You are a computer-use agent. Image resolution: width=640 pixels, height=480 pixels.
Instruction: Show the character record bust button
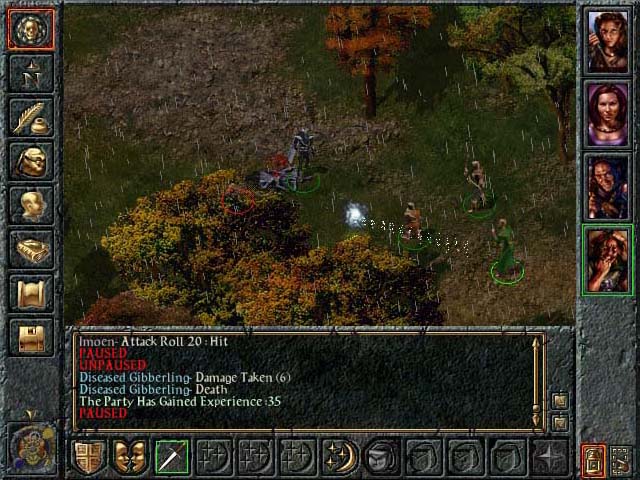click(x=31, y=205)
